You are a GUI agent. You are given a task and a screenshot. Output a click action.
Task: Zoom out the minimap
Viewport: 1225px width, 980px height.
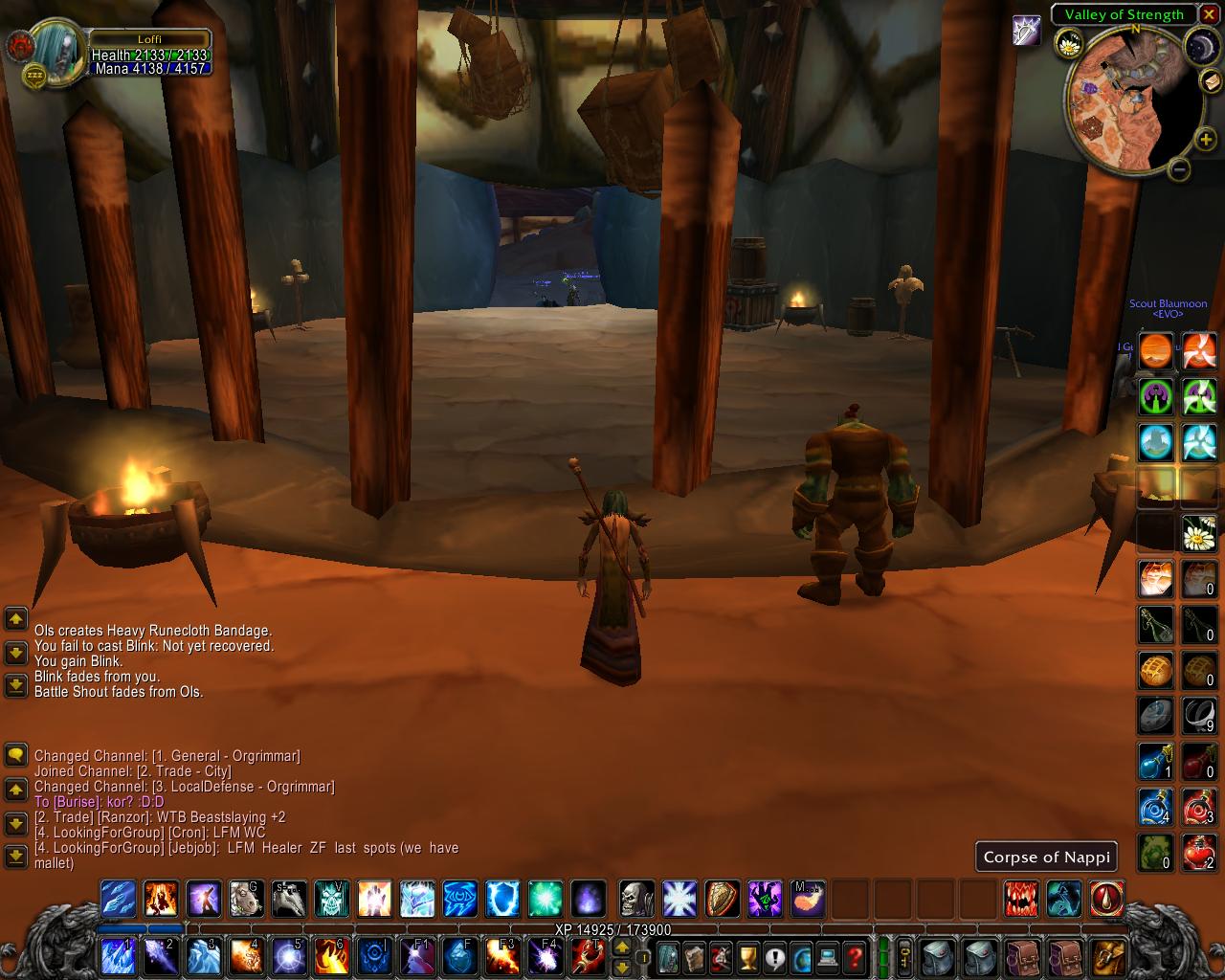tap(1179, 169)
